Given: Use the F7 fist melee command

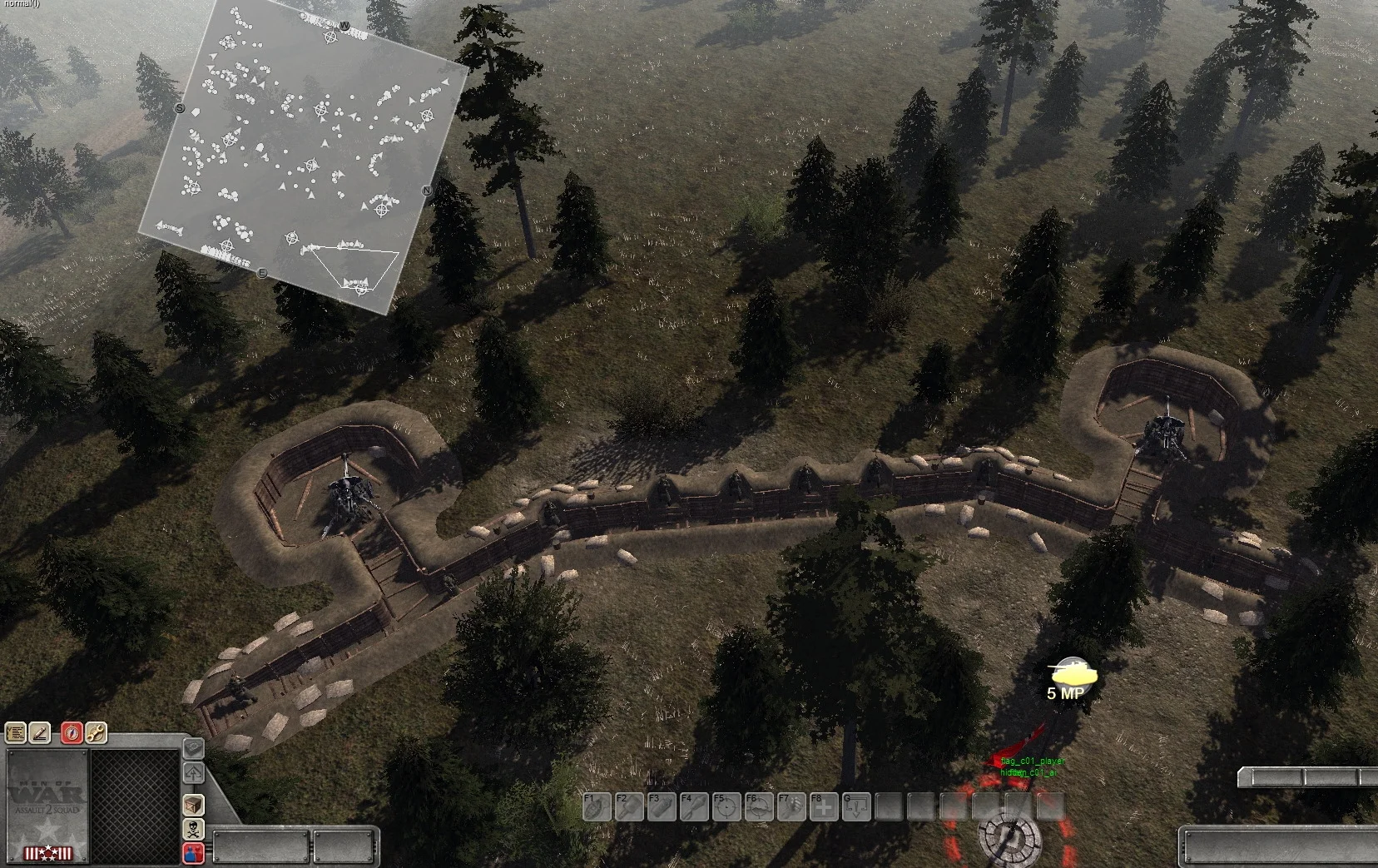Looking at the screenshot, I should pyautogui.click(x=791, y=806).
